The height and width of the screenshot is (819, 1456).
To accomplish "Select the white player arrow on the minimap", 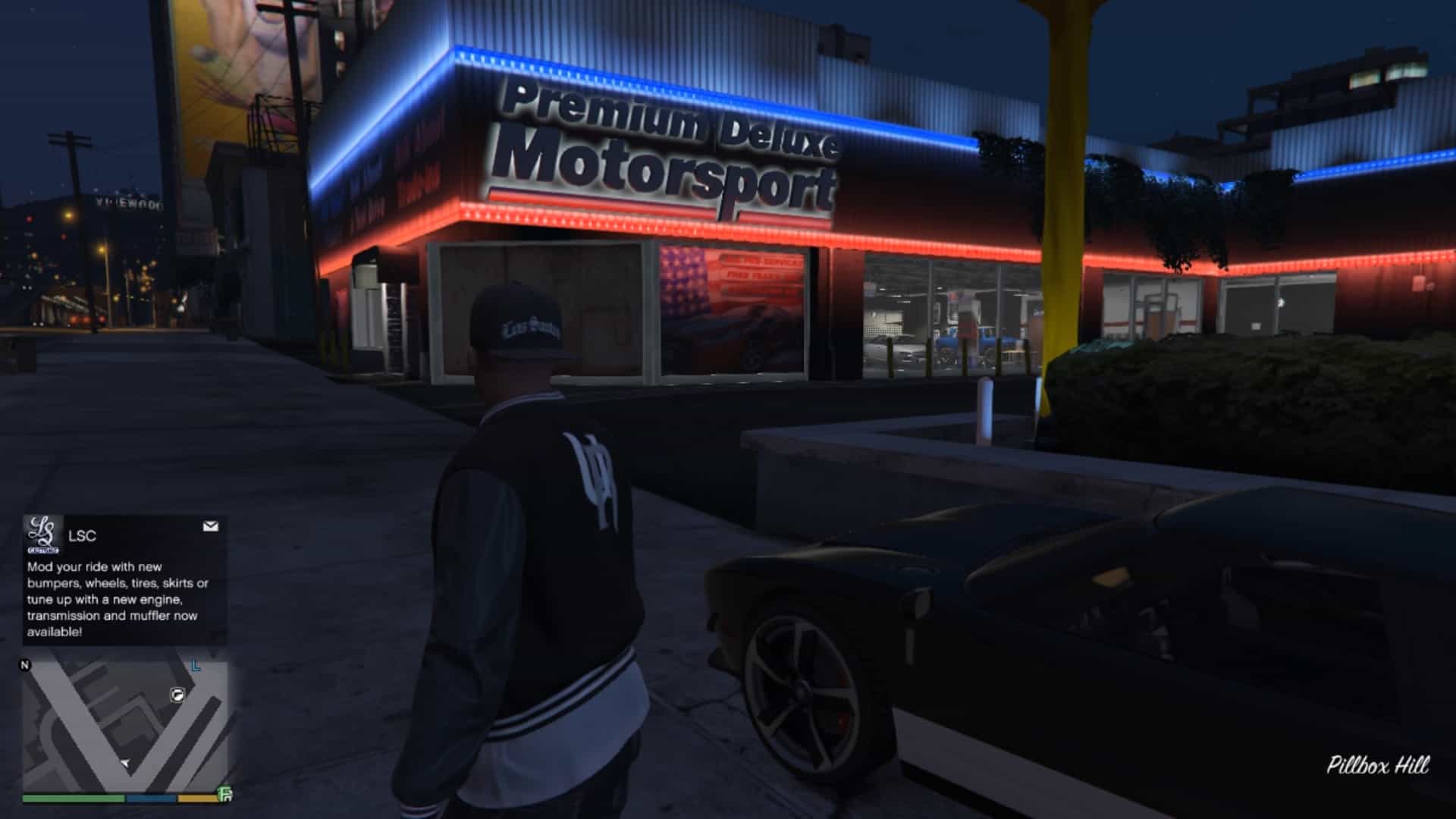I will pos(125,763).
